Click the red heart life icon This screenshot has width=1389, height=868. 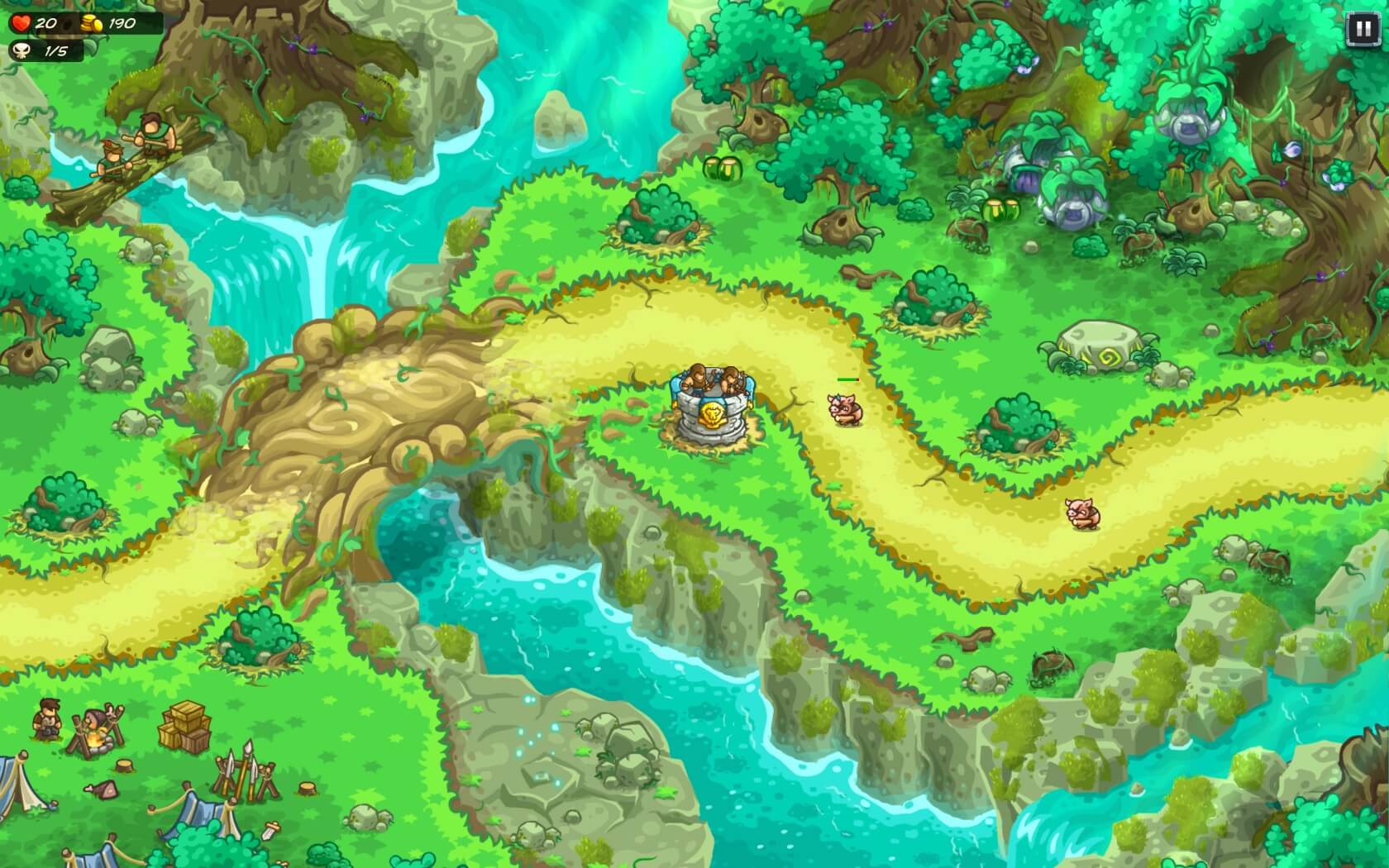point(21,25)
